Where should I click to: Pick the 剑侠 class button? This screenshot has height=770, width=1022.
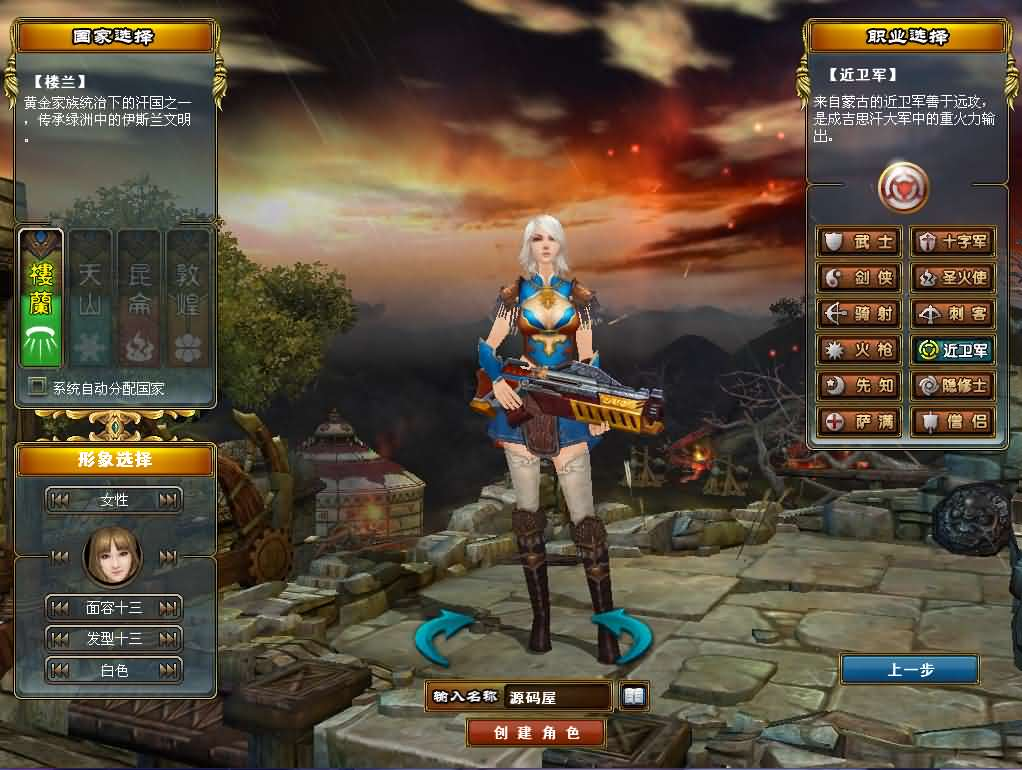click(860, 278)
